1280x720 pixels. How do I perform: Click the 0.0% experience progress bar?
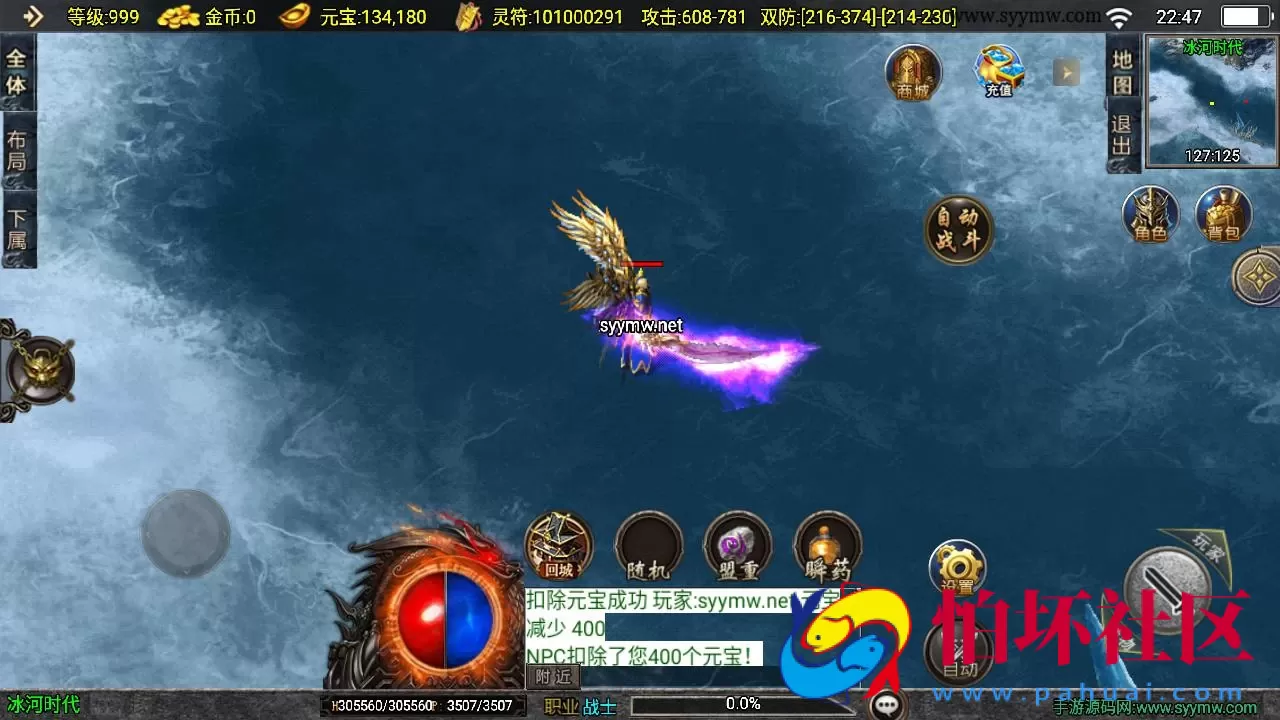(742, 703)
